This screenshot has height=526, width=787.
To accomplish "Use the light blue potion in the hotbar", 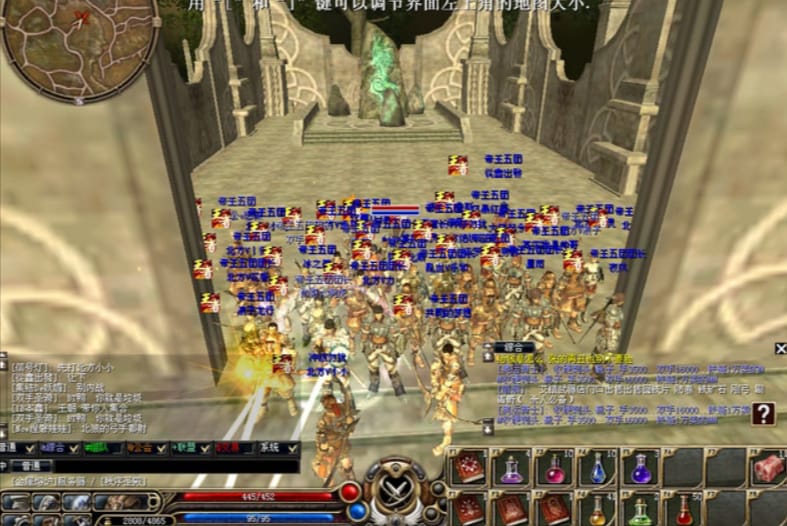I will [598, 470].
